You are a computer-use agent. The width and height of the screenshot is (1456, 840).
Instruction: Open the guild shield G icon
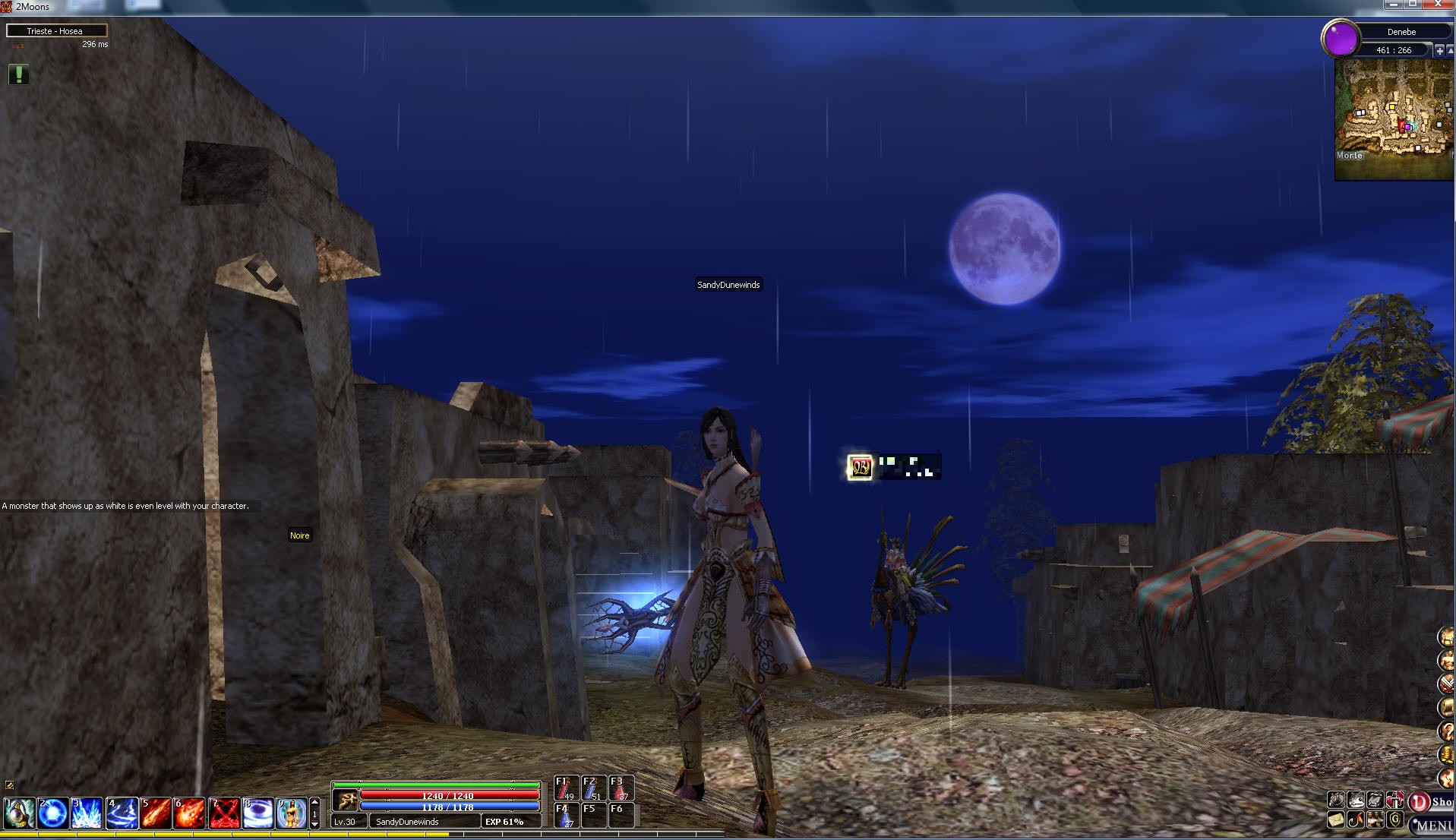(x=1394, y=820)
